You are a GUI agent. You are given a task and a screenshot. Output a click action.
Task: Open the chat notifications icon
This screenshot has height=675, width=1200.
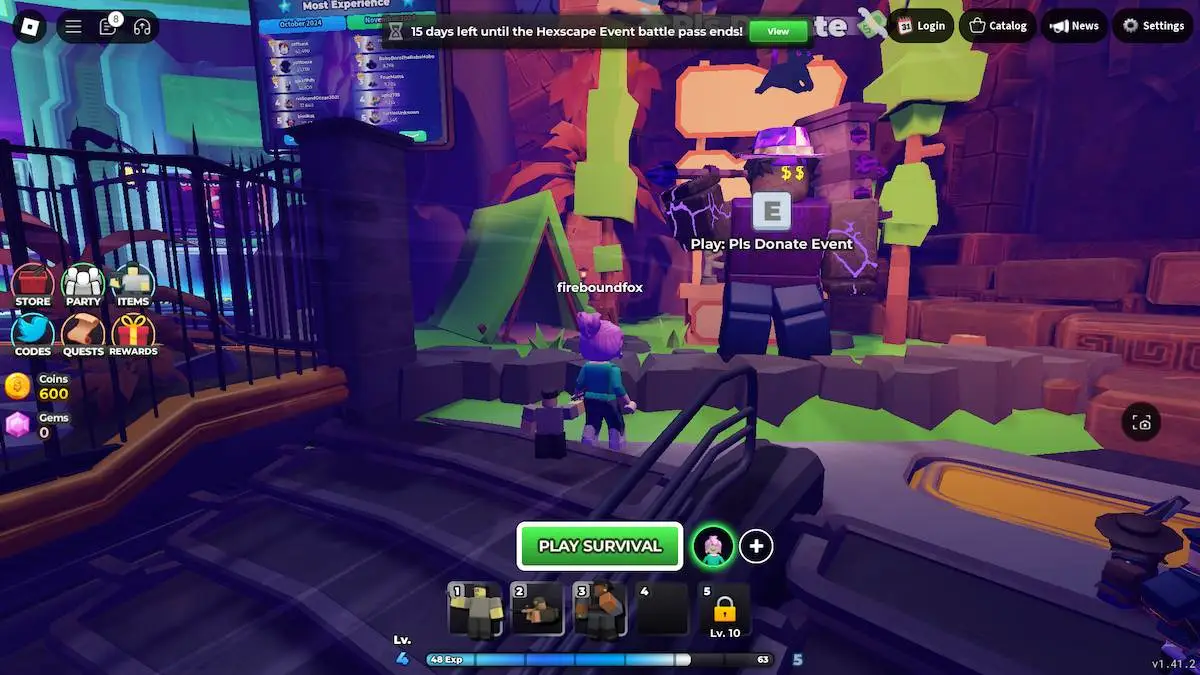pos(108,27)
